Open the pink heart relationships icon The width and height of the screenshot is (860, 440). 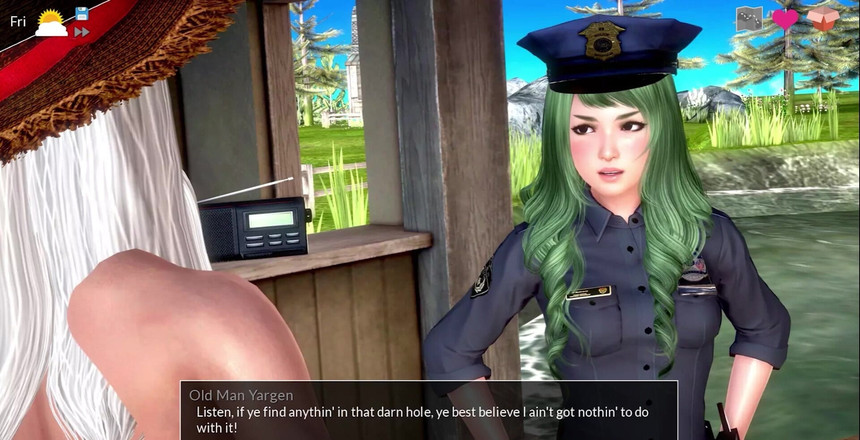pyautogui.click(x=785, y=18)
